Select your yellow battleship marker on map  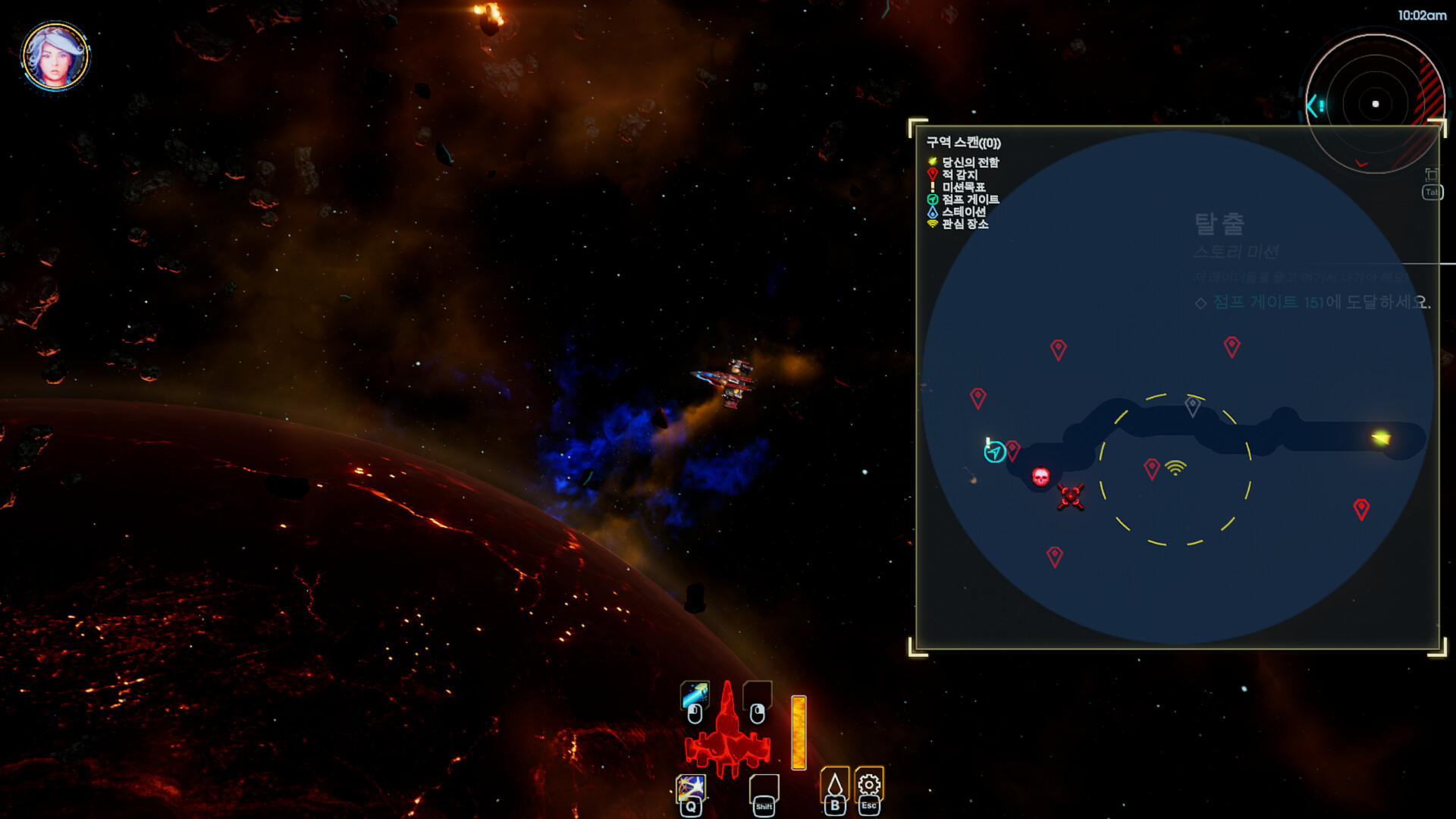[x=1381, y=438]
